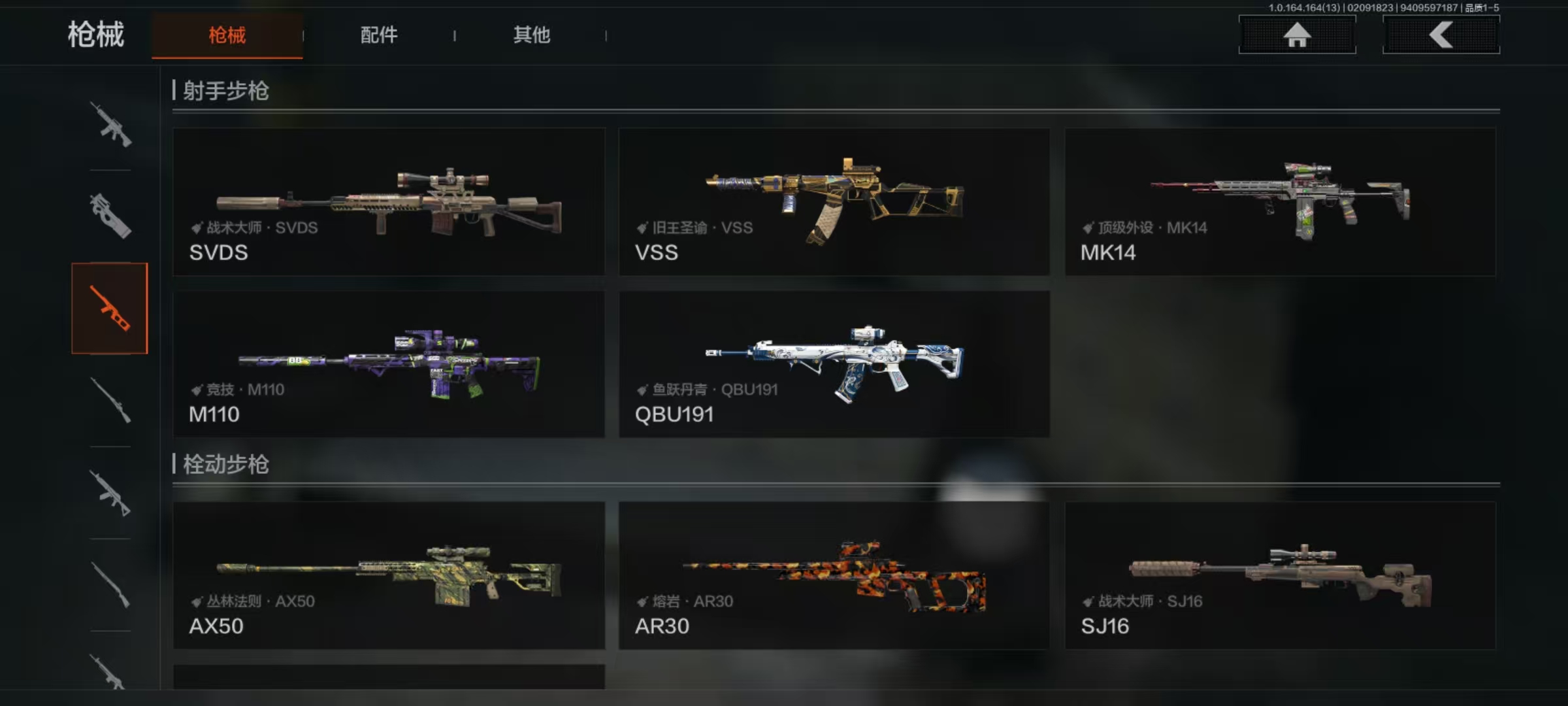Select the lava-skin AR30 rifle card
This screenshot has width=1568, height=706.
[x=834, y=575]
